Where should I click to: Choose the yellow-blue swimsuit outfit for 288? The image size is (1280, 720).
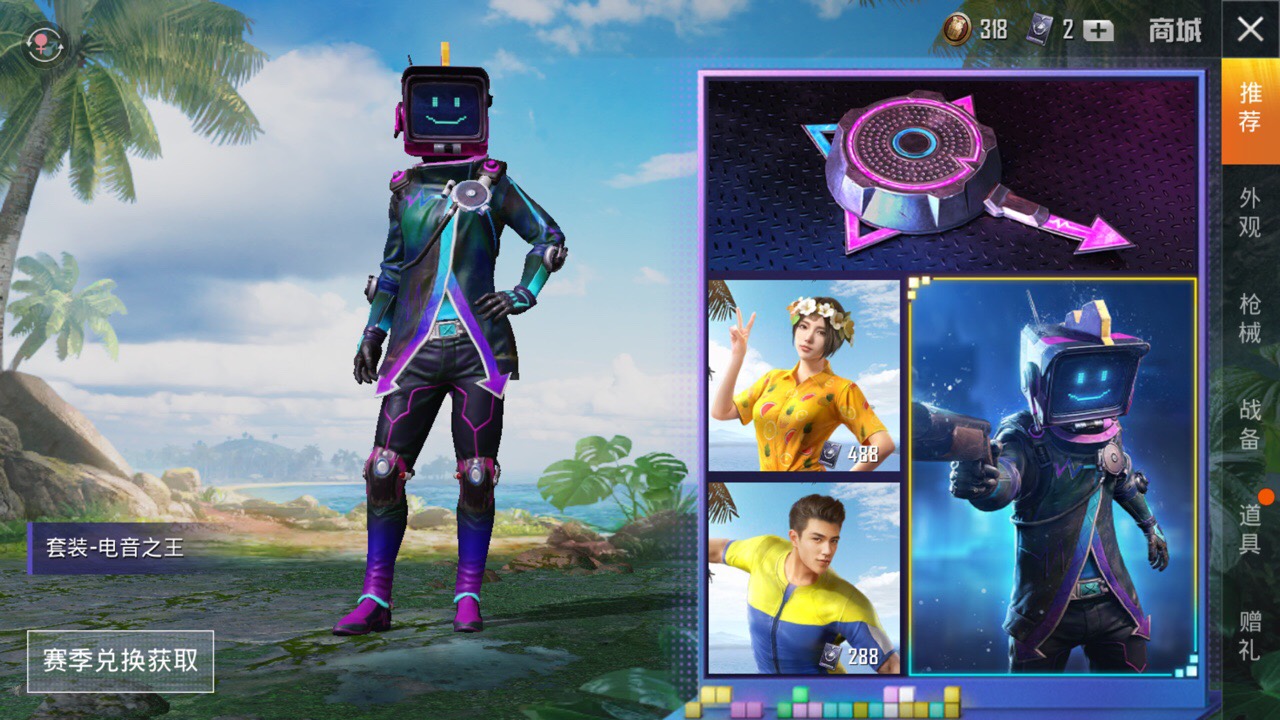(x=804, y=578)
